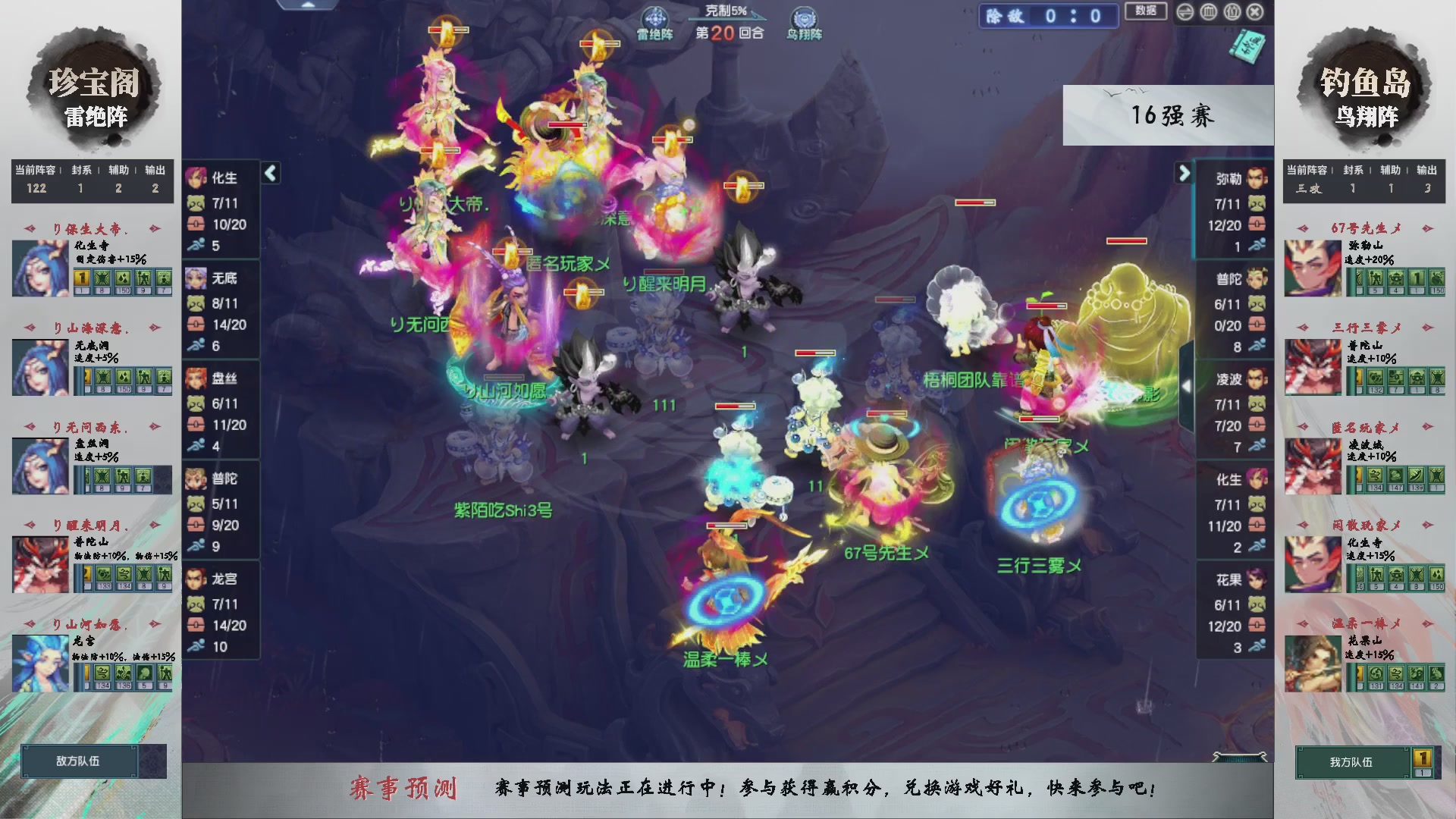Click the り保生大帝 character portrait on the left
This screenshot has width=1456, height=819.
(x=39, y=268)
